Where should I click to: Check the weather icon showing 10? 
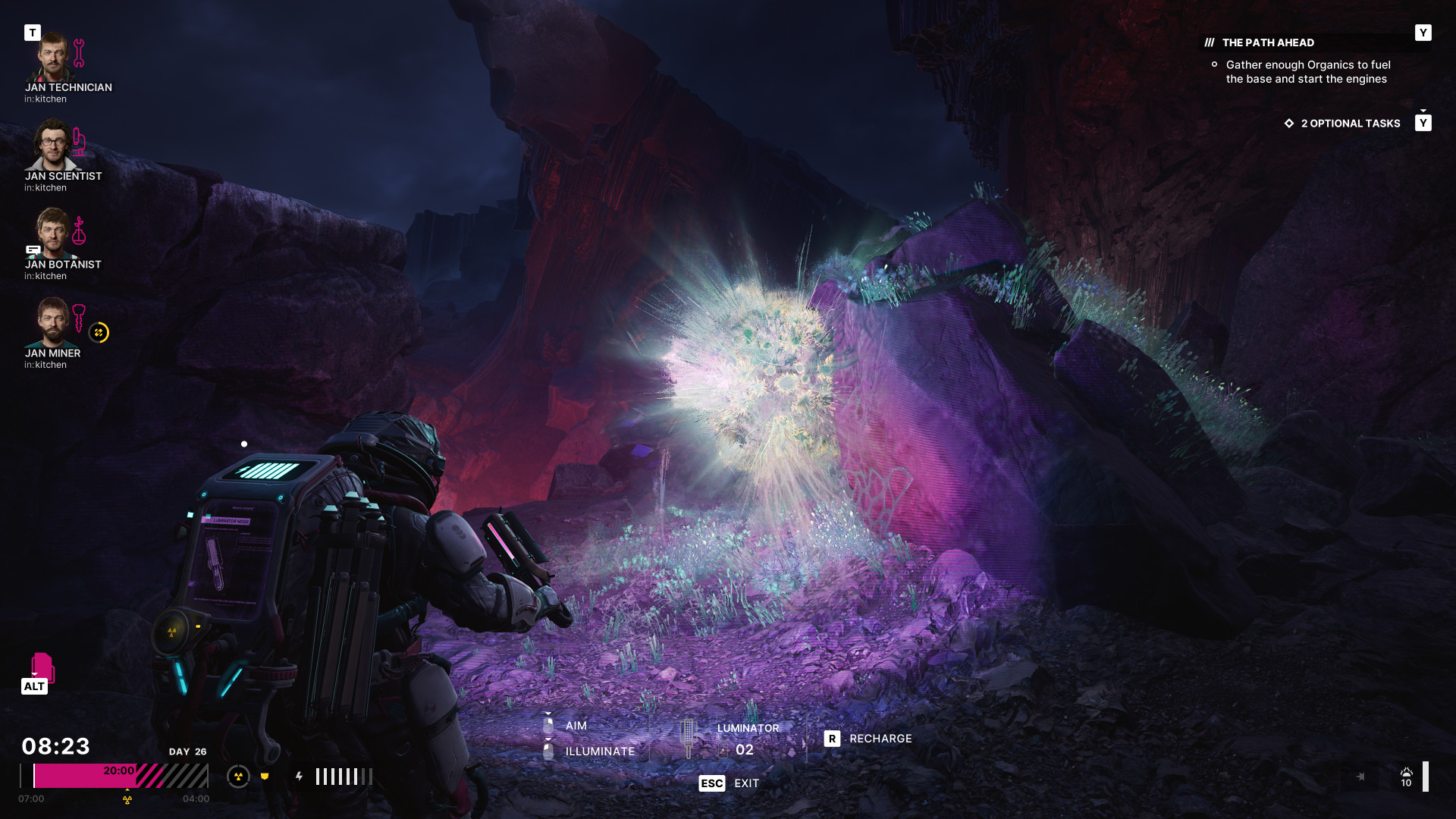coord(1406,777)
